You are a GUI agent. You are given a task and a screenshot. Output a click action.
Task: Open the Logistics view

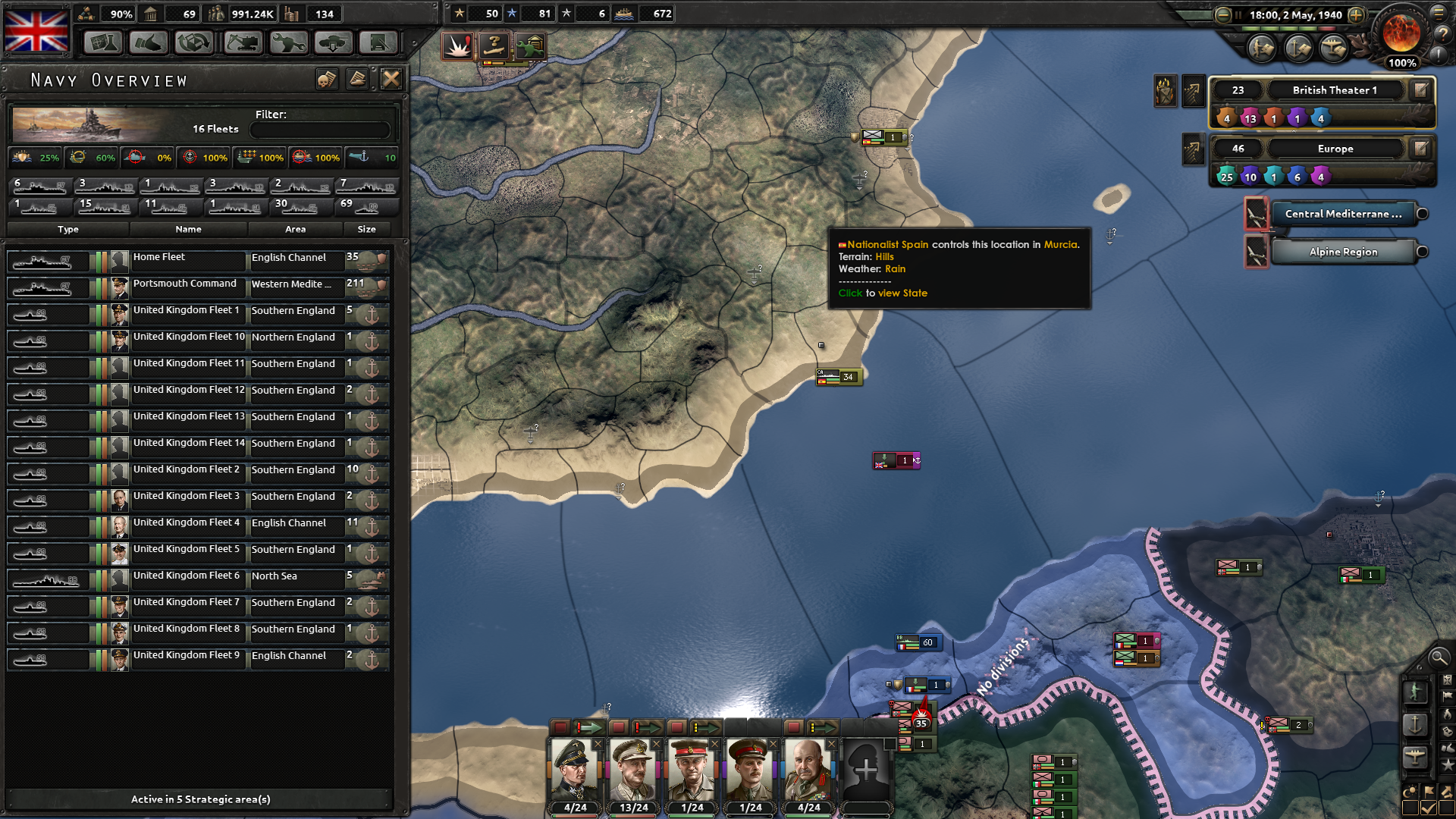tap(379, 42)
